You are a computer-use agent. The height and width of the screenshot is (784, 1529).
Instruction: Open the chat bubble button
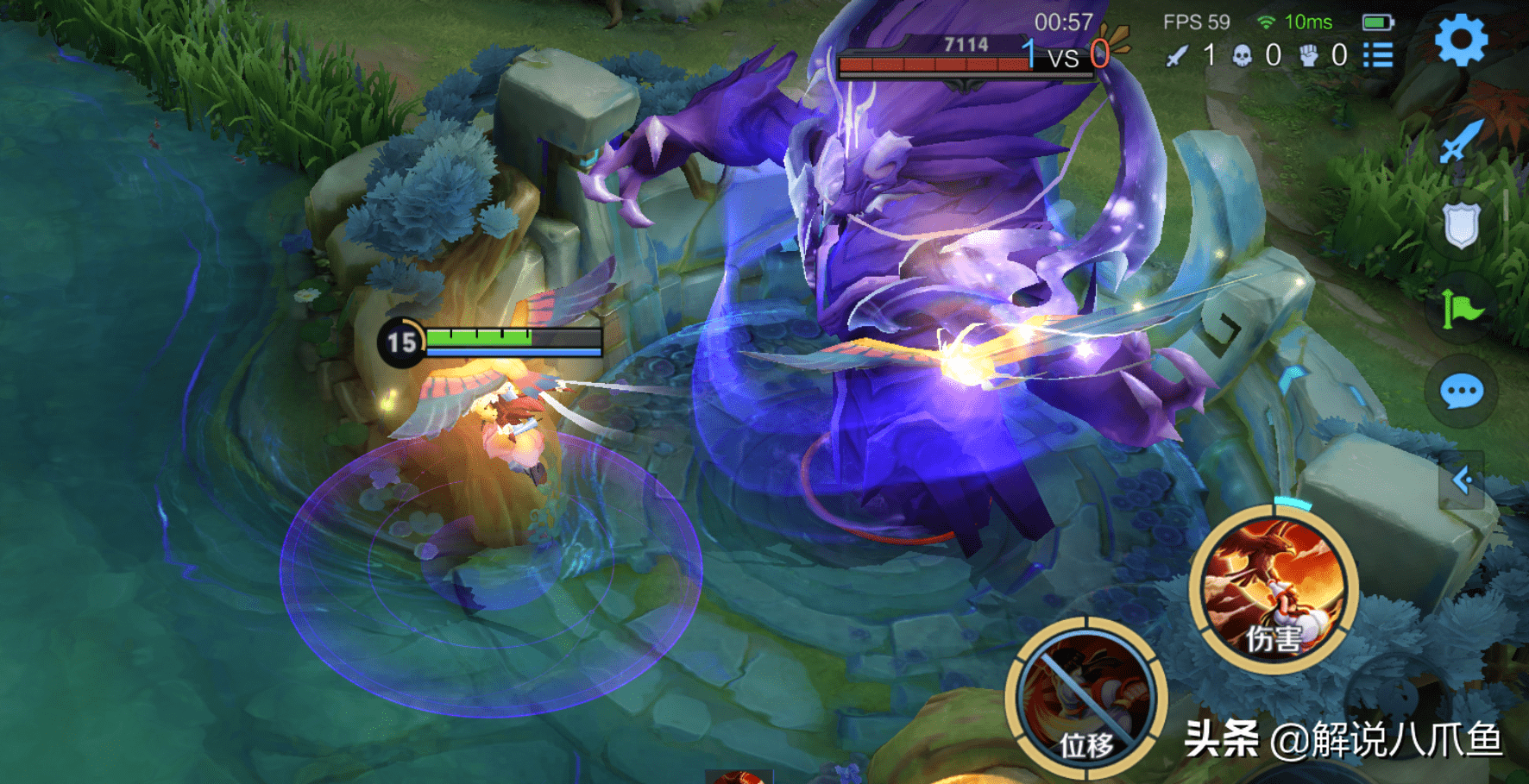coord(1462,392)
